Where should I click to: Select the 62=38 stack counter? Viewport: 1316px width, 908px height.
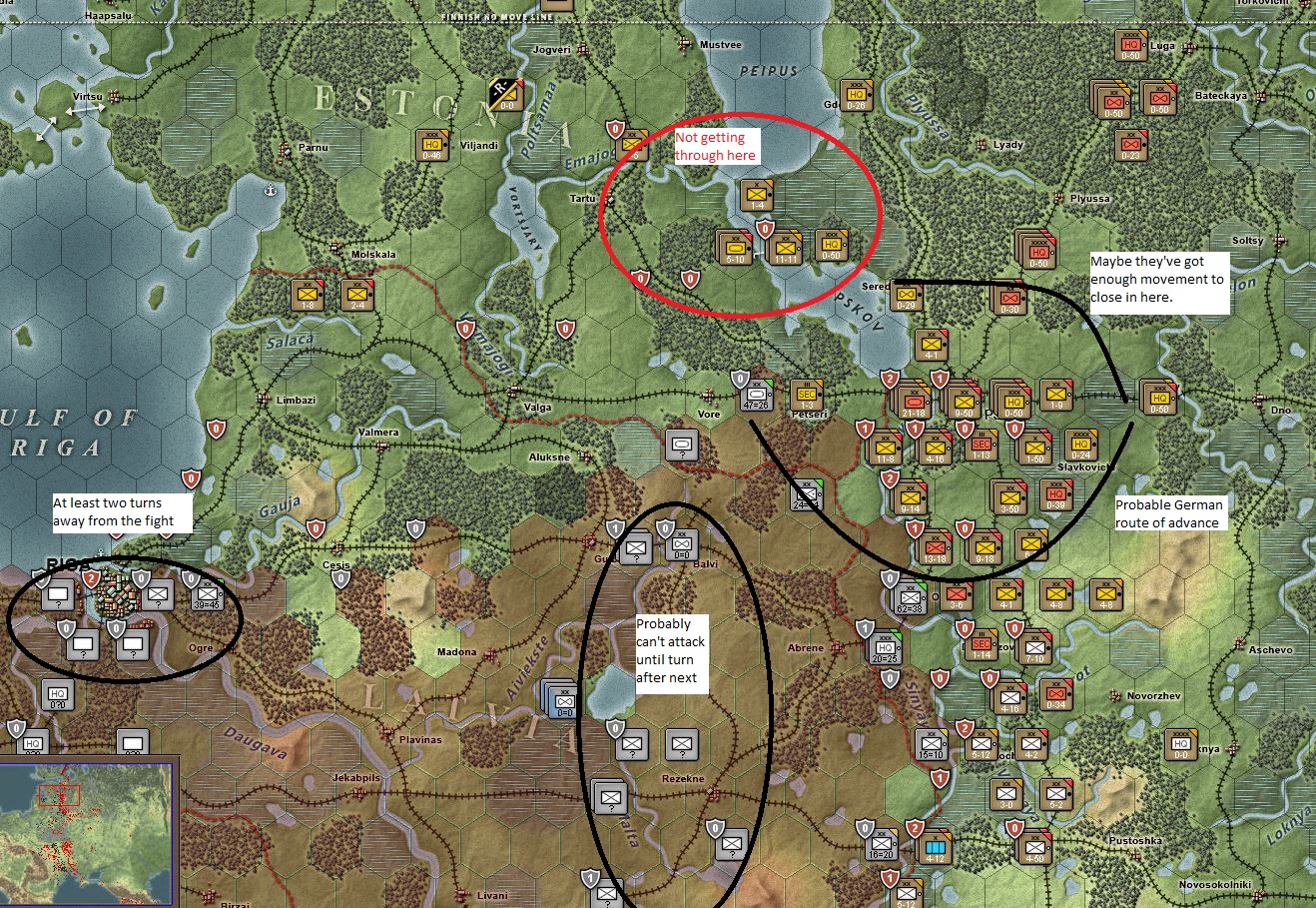911,599
